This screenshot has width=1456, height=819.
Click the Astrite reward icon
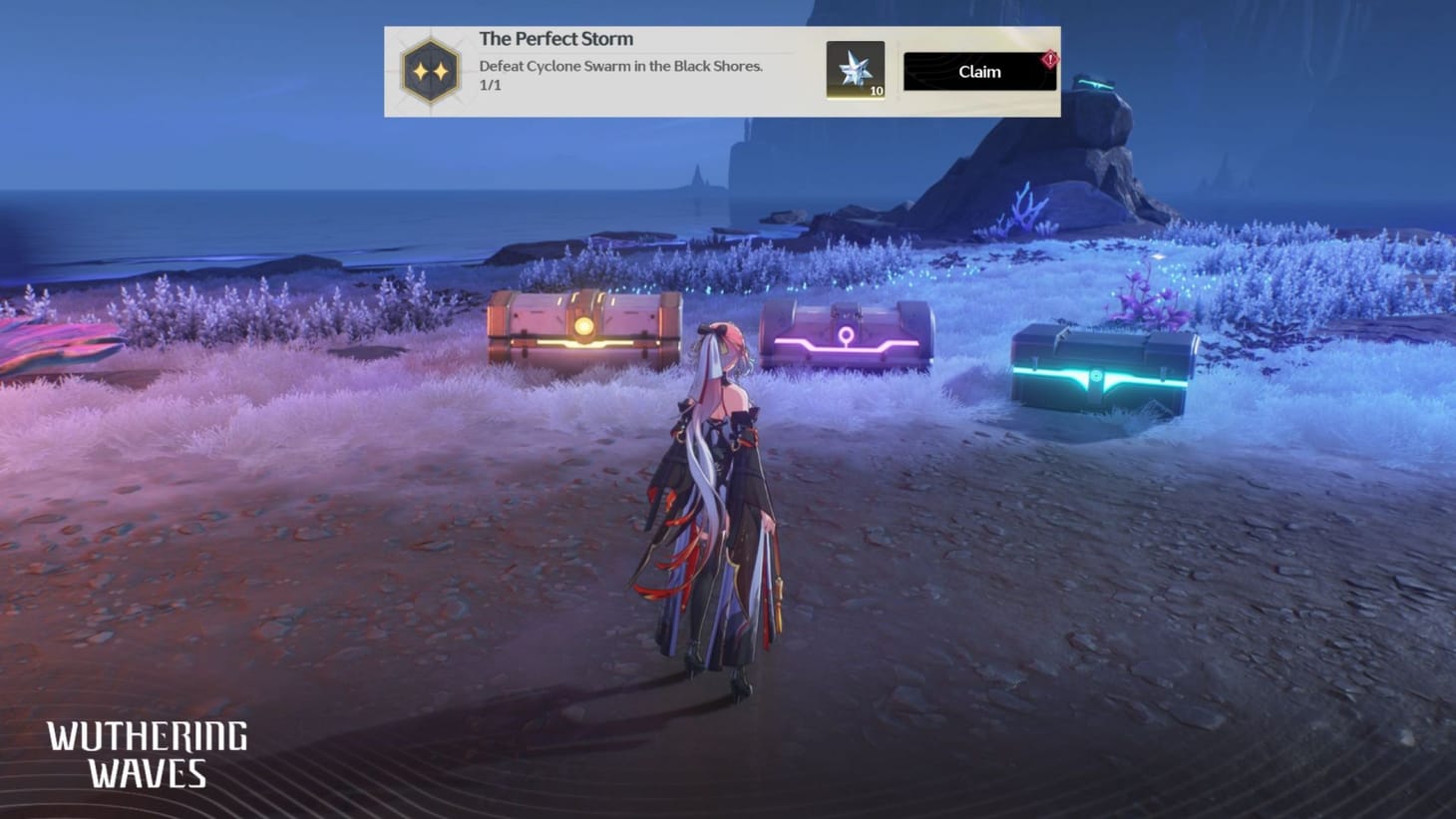click(x=856, y=68)
